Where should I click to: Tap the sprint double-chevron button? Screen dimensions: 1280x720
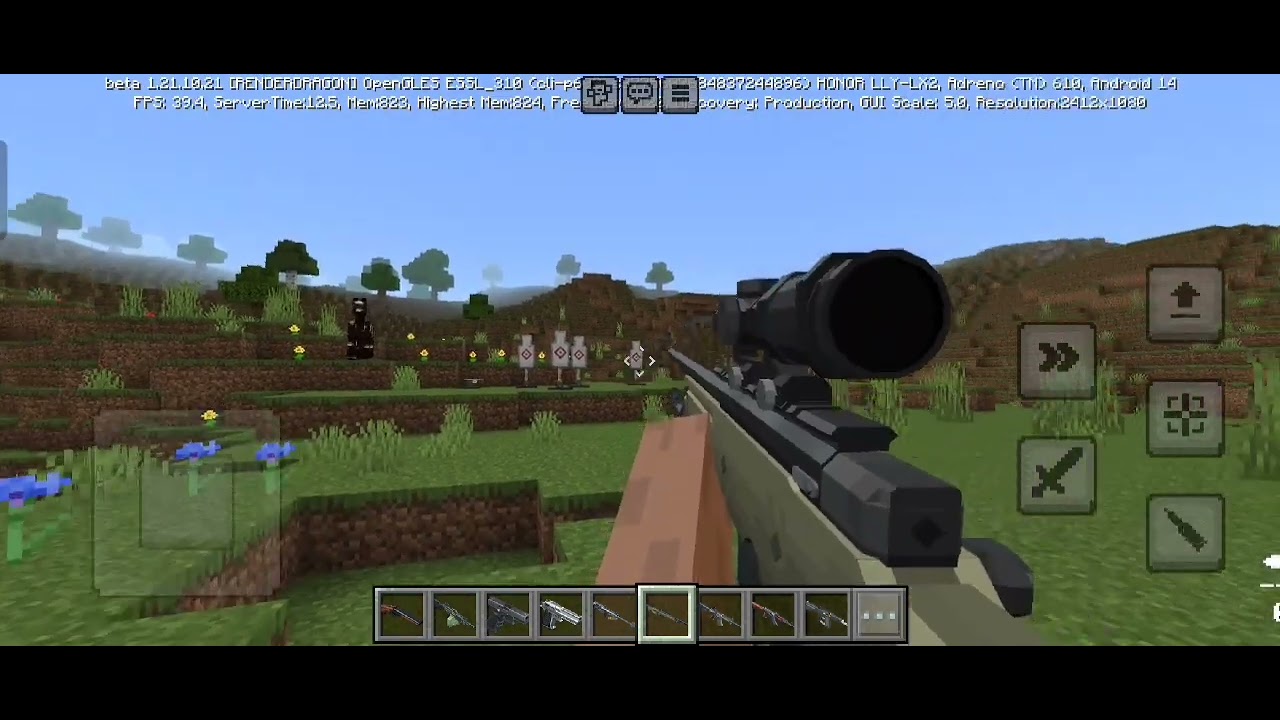pyautogui.click(x=1057, y=358)
